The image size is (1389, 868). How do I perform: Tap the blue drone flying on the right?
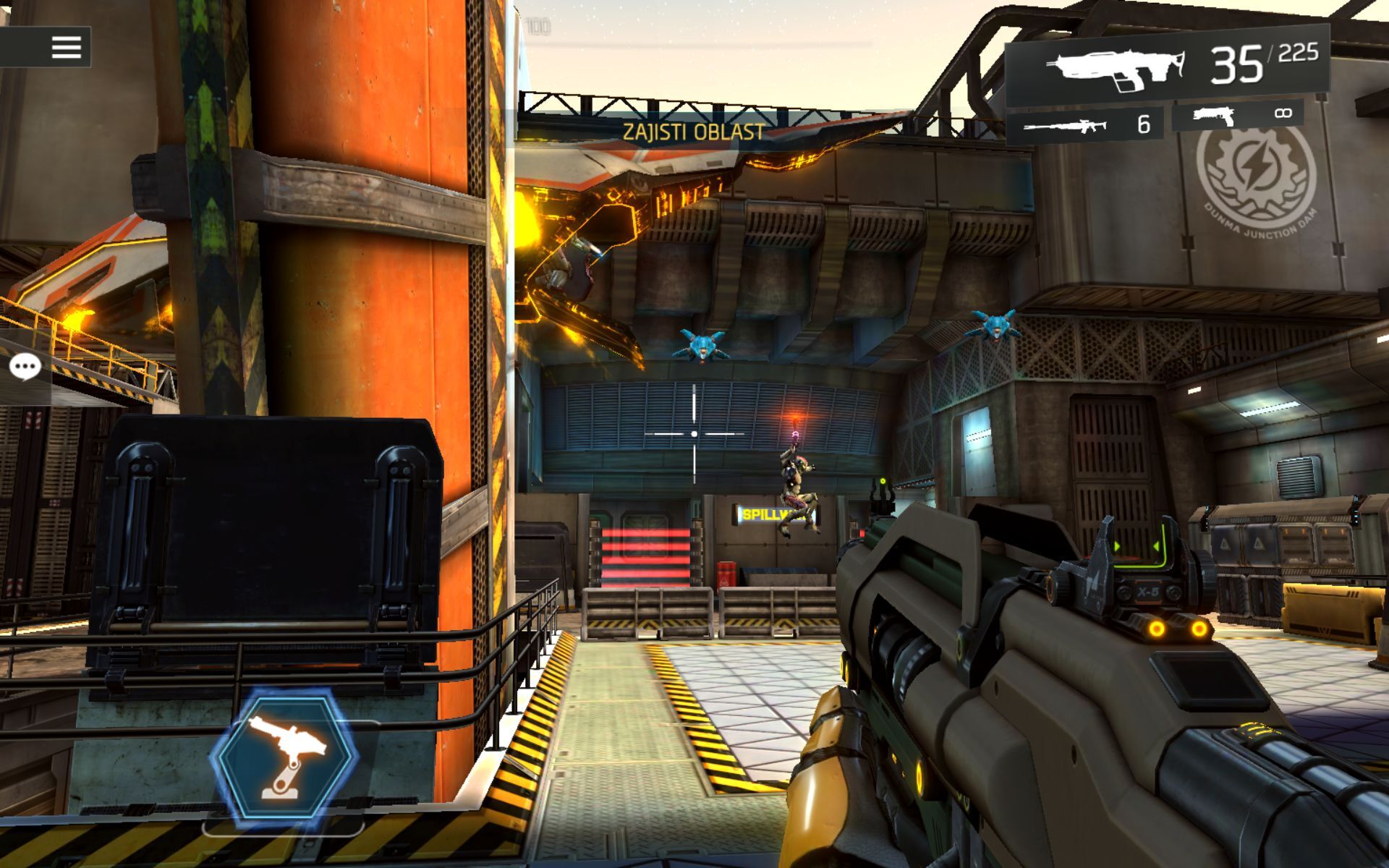pyautogui.click(x=996, y=325)
